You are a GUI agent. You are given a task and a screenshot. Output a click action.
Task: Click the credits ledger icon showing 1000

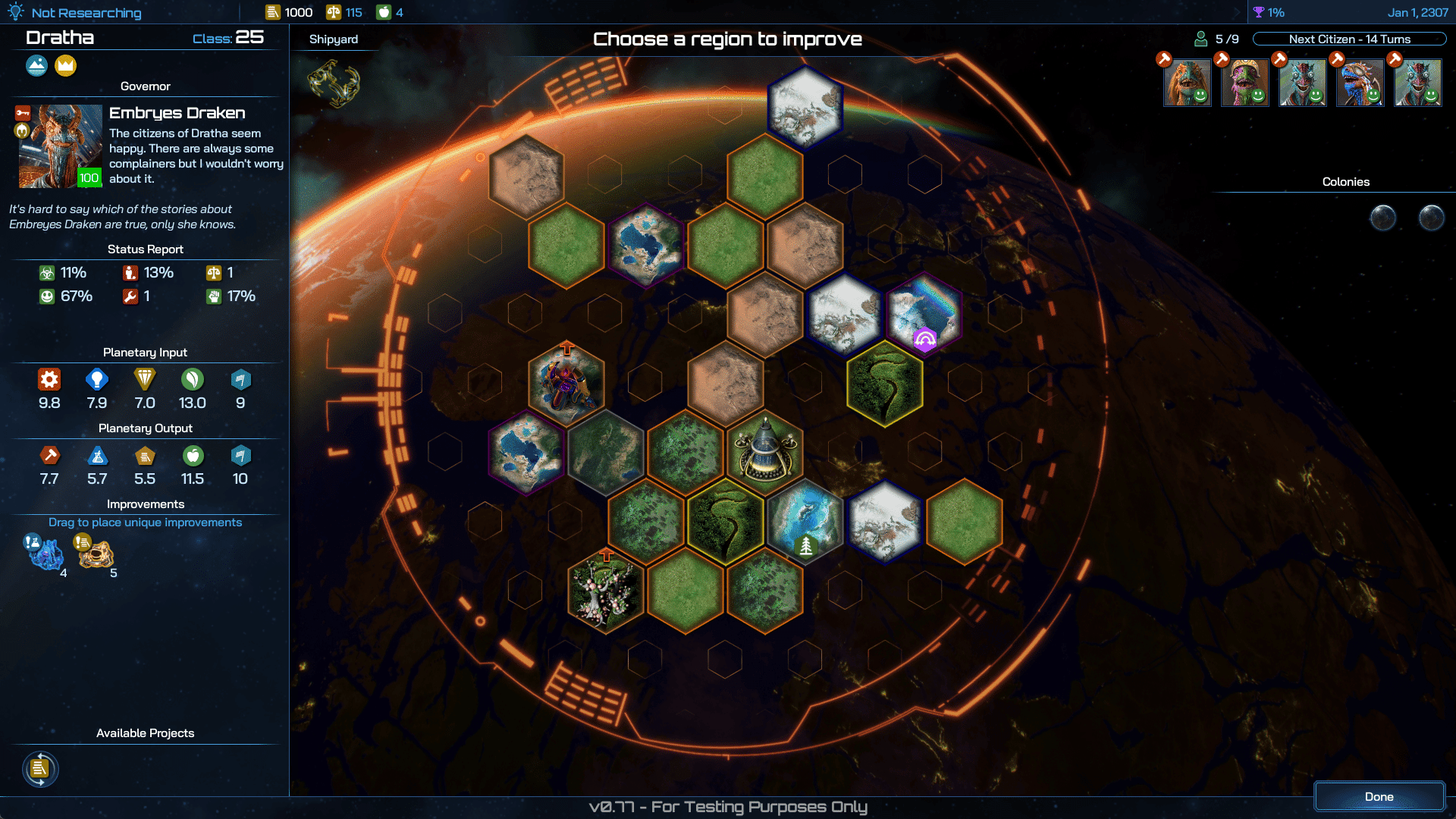pyautogui.click(x=271, y=12)
